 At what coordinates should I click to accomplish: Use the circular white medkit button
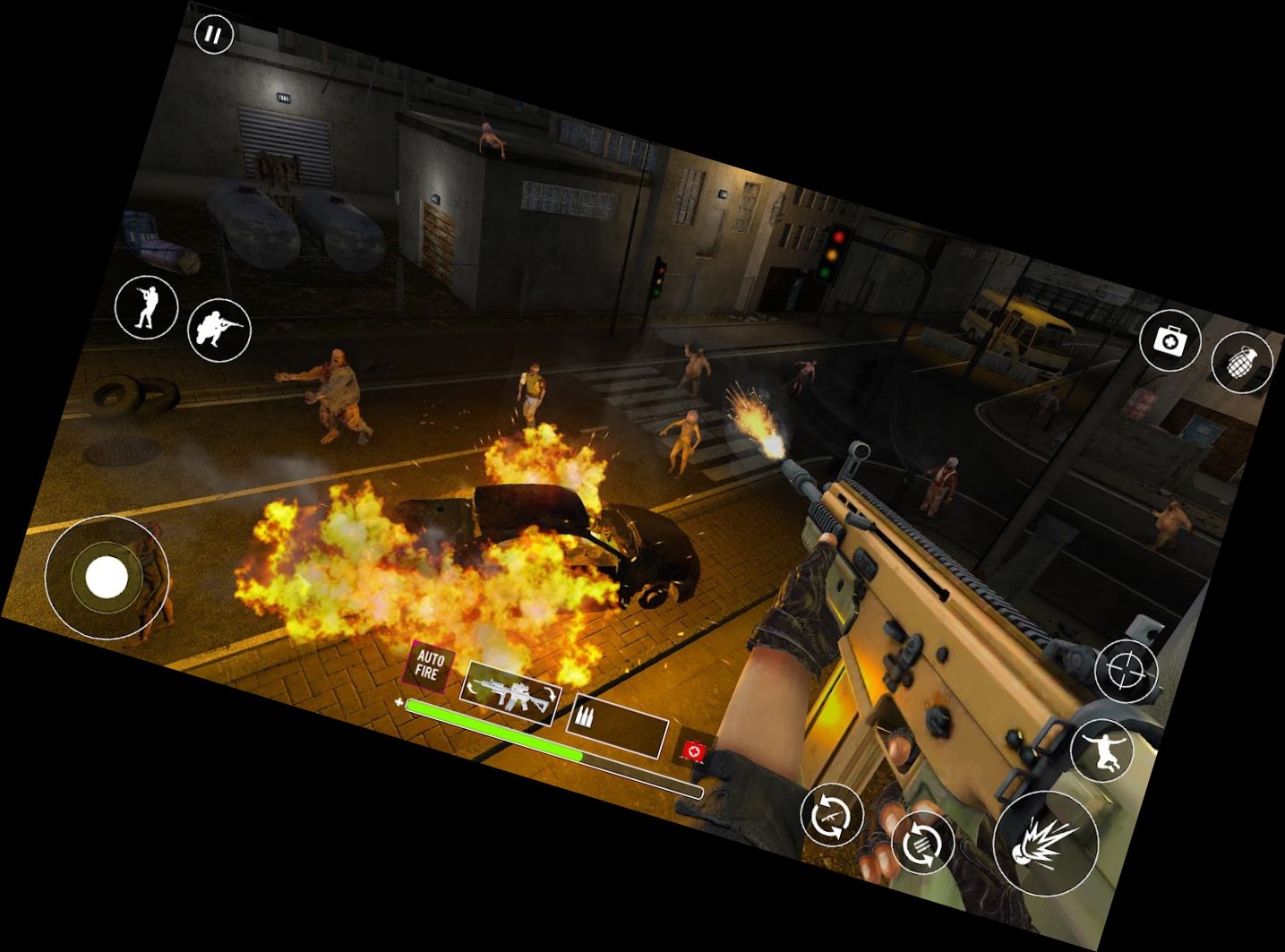click(1169, 340)
